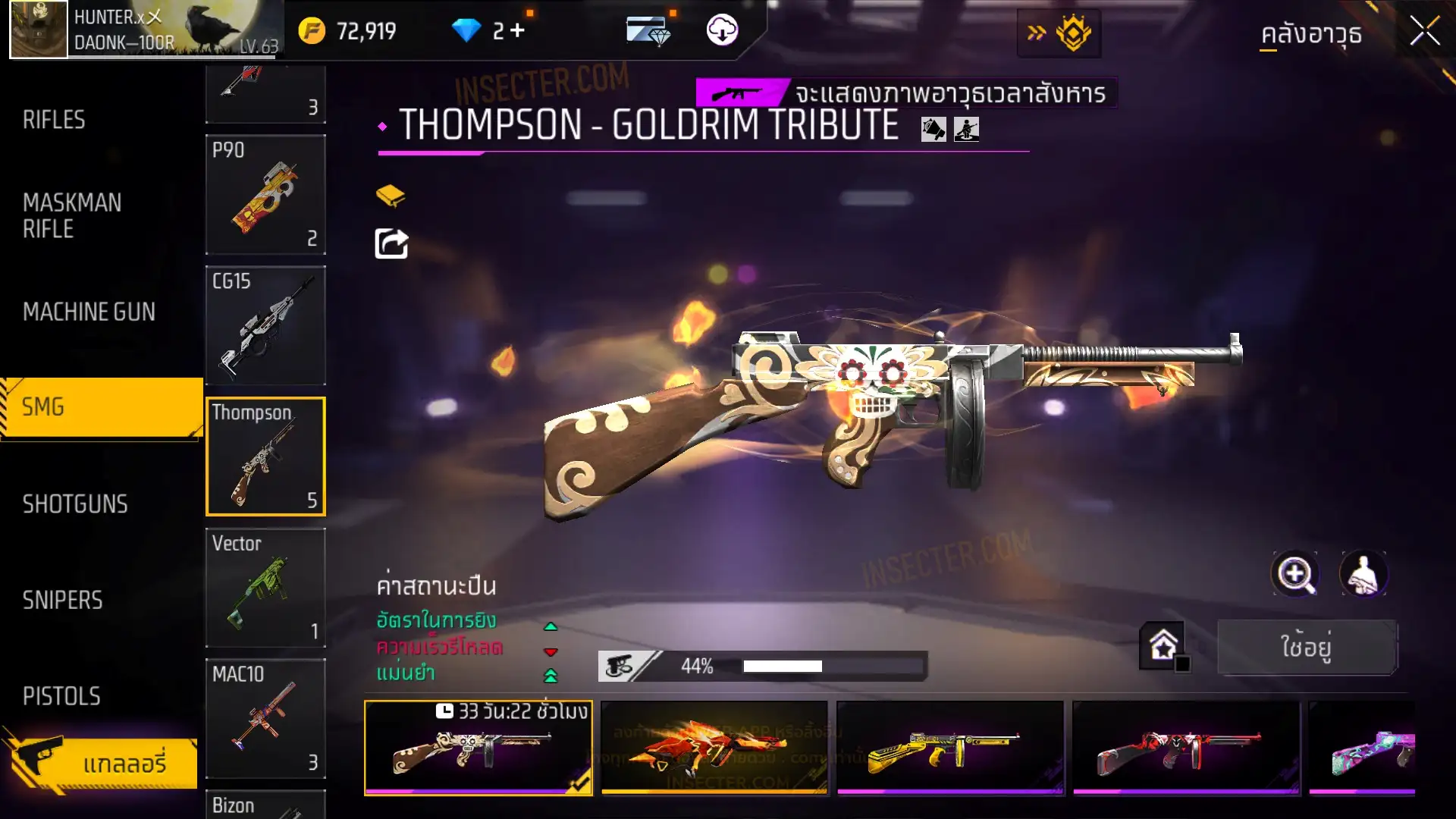Viewport: 1456px width, 819px height.
Task: Open the player profile avatar
Action: 39,30
